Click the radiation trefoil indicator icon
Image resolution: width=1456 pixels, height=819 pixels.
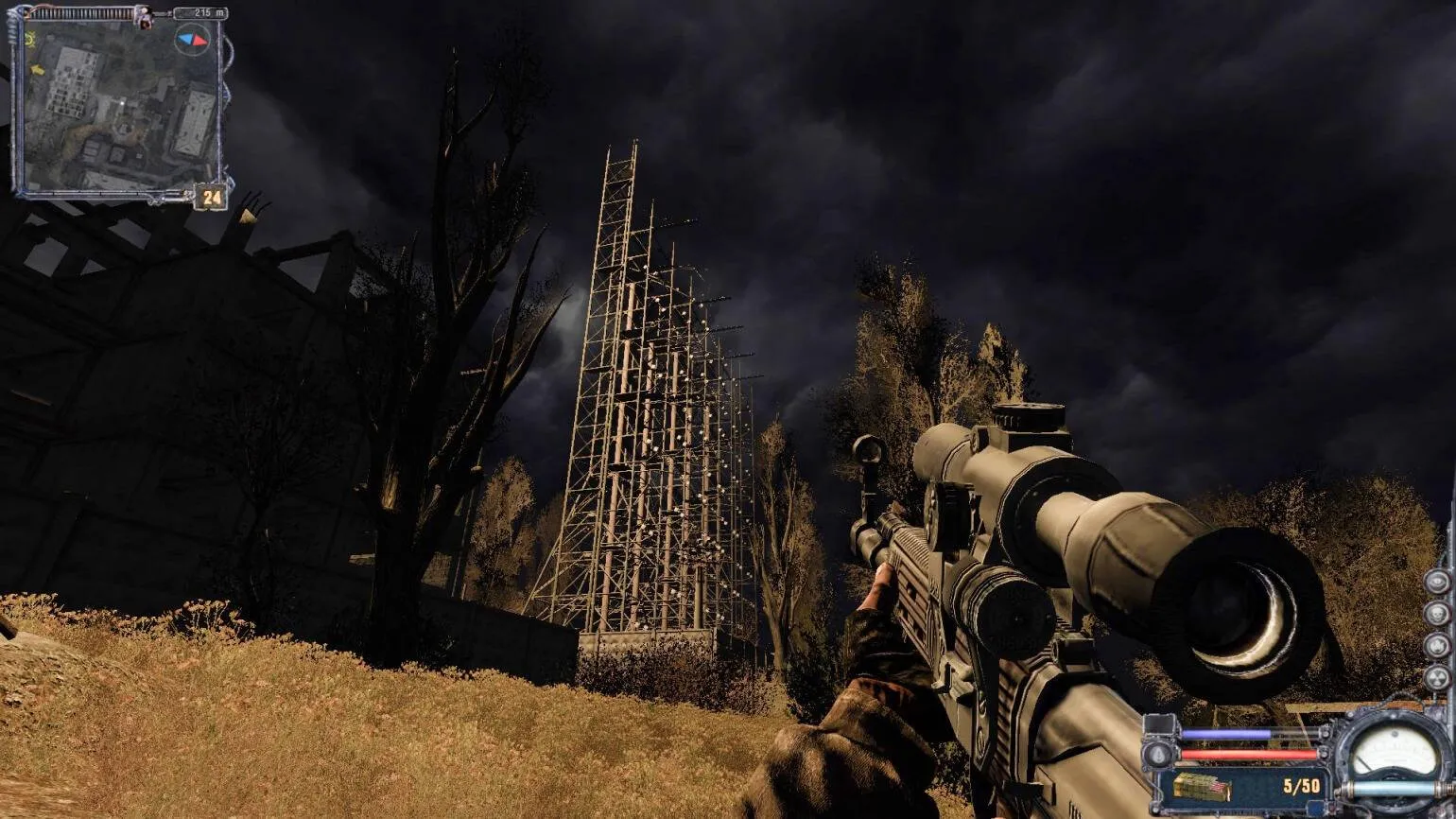(x=1437, y=677)
